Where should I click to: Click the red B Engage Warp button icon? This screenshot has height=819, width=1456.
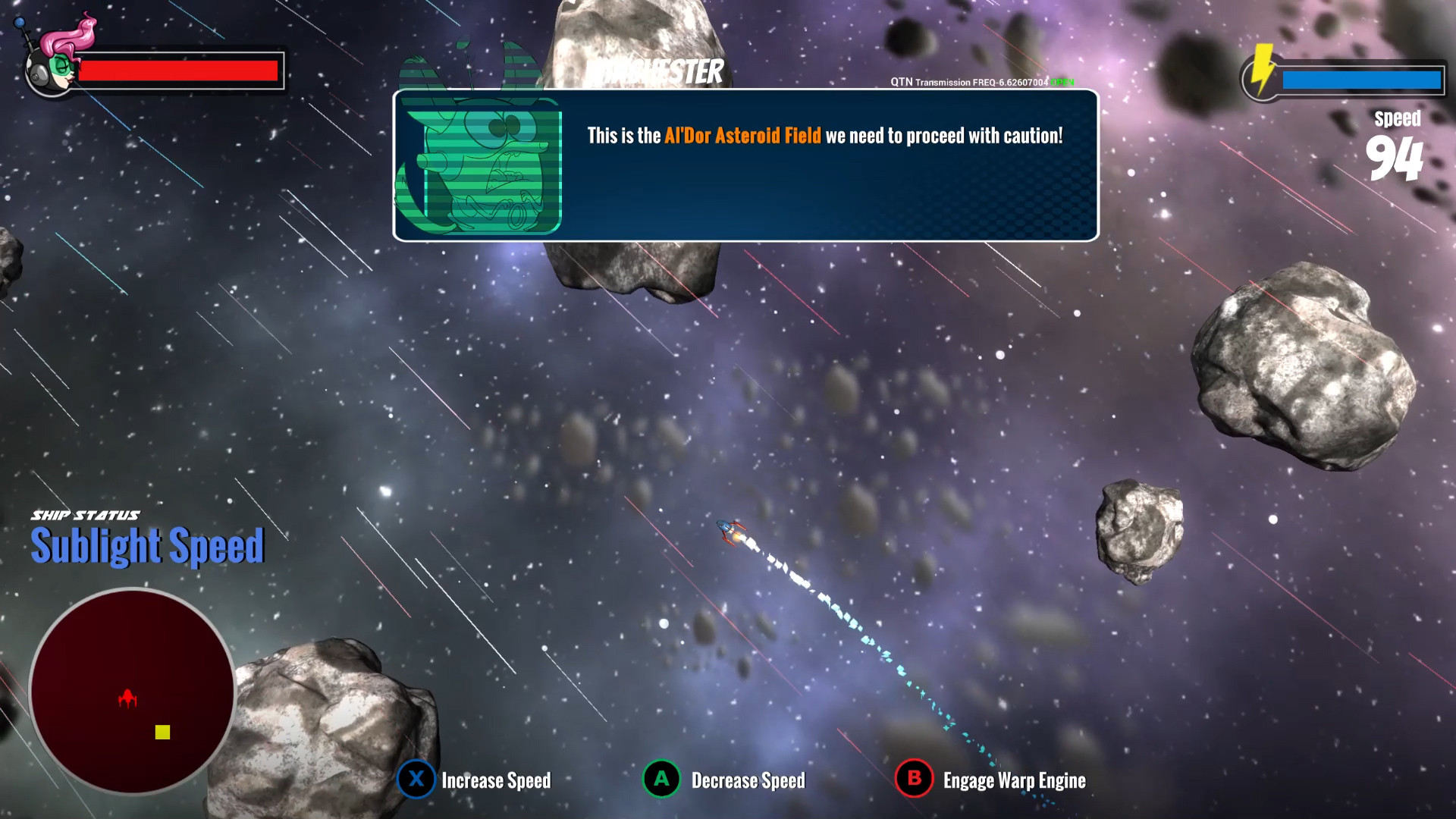913,780
